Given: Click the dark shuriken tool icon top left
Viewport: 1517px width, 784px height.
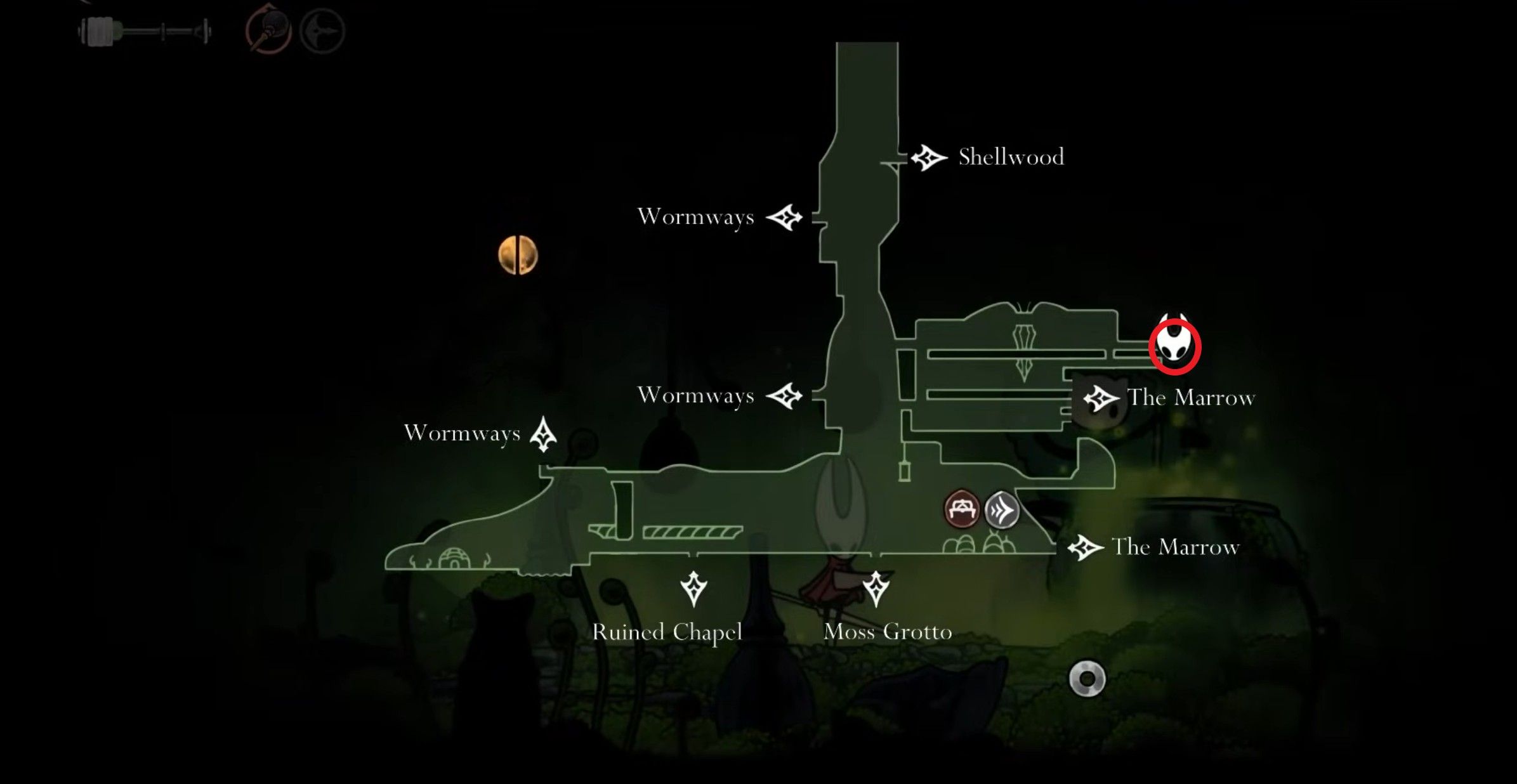Looking at the screenshot, I should [x=322, y=29].
